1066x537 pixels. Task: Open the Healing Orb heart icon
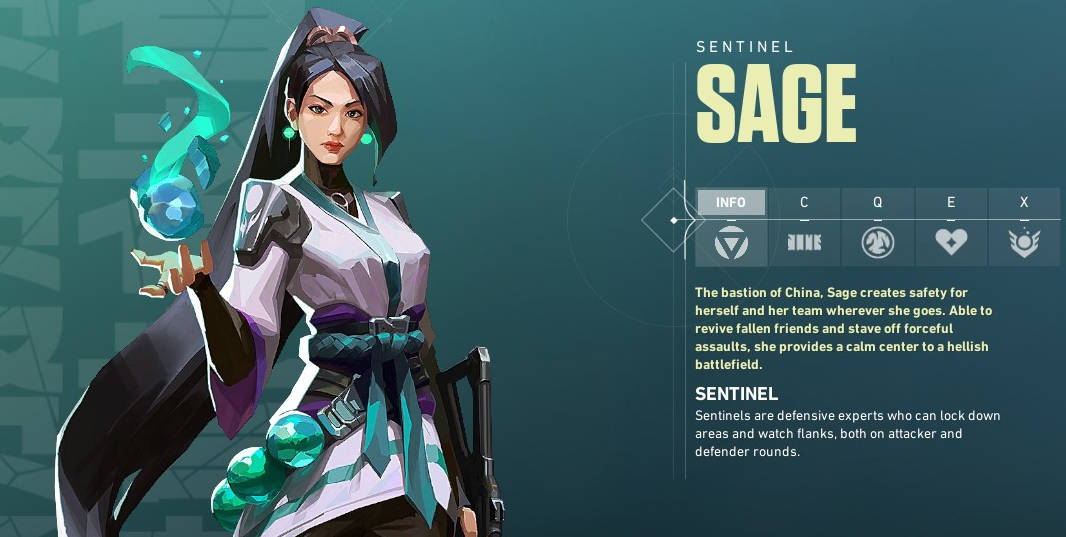pos(951,242)
